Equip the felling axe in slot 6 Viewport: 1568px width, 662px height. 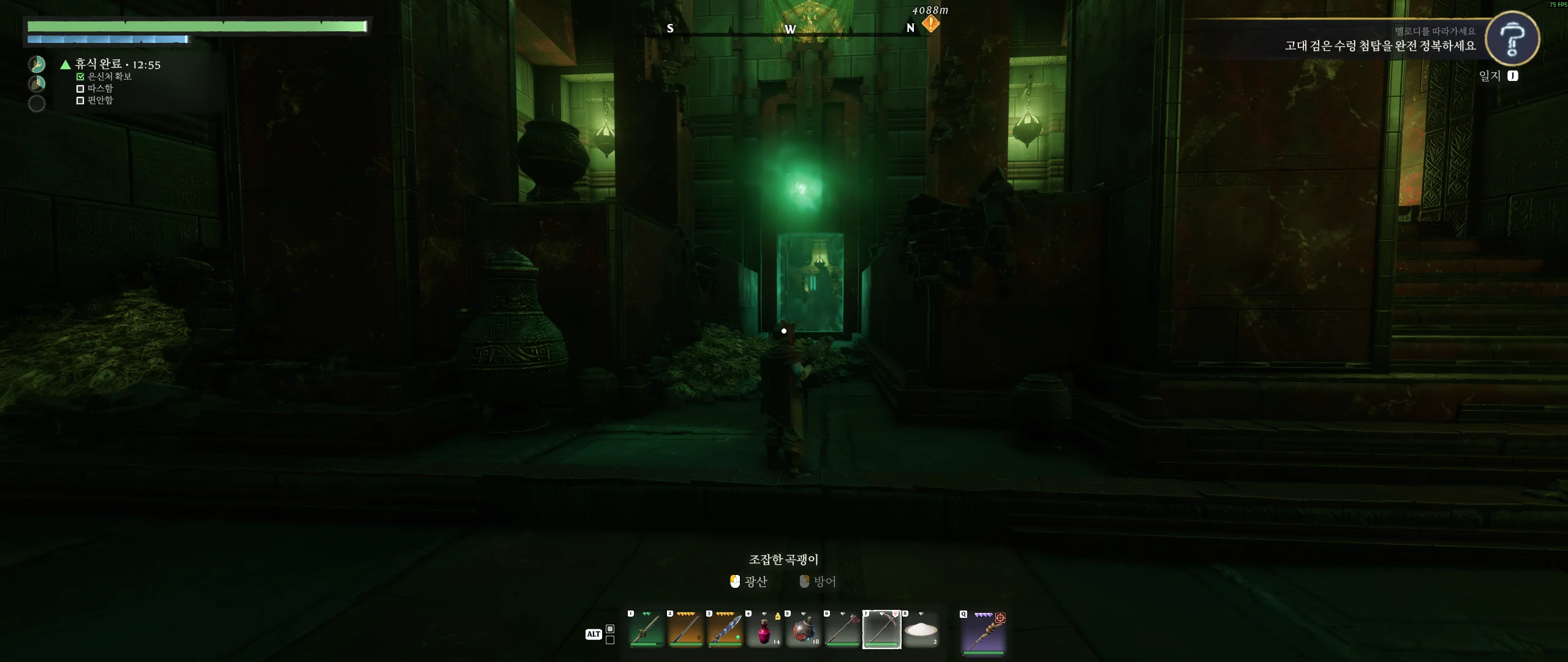[x=842, y=630]
